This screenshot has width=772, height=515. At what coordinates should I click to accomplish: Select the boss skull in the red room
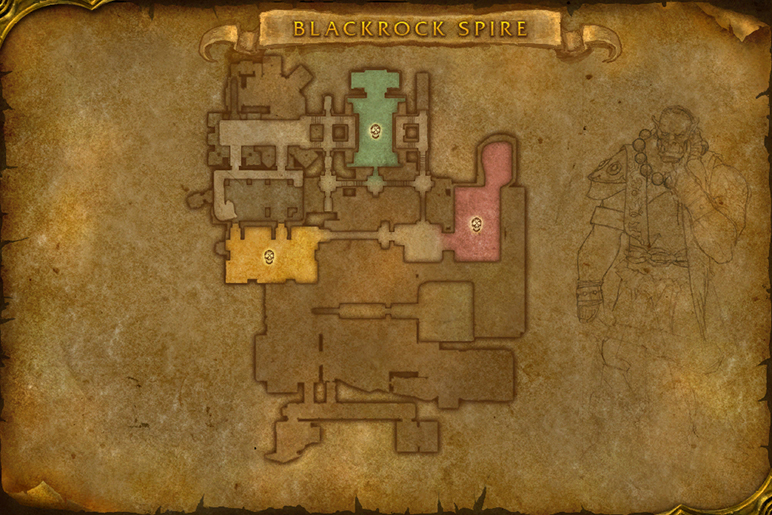(476, 224)
